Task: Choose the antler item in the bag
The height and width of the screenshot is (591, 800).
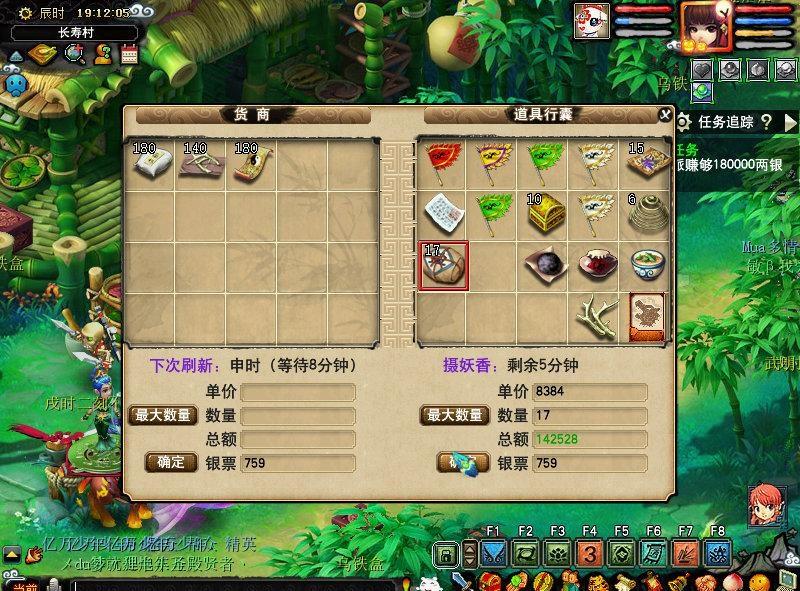Action: click(597, 316)
